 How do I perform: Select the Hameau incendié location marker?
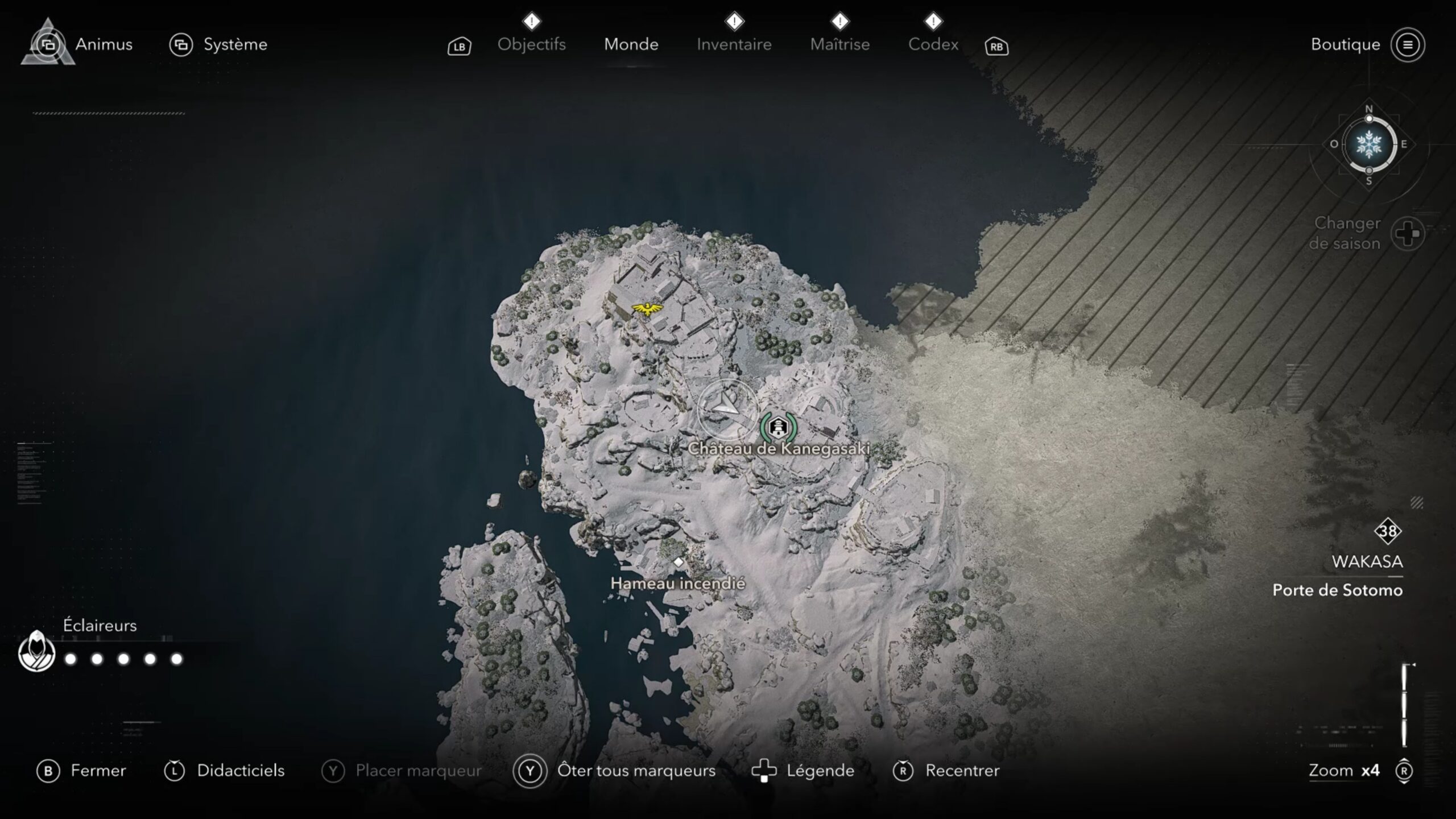[x=678, y=562]
